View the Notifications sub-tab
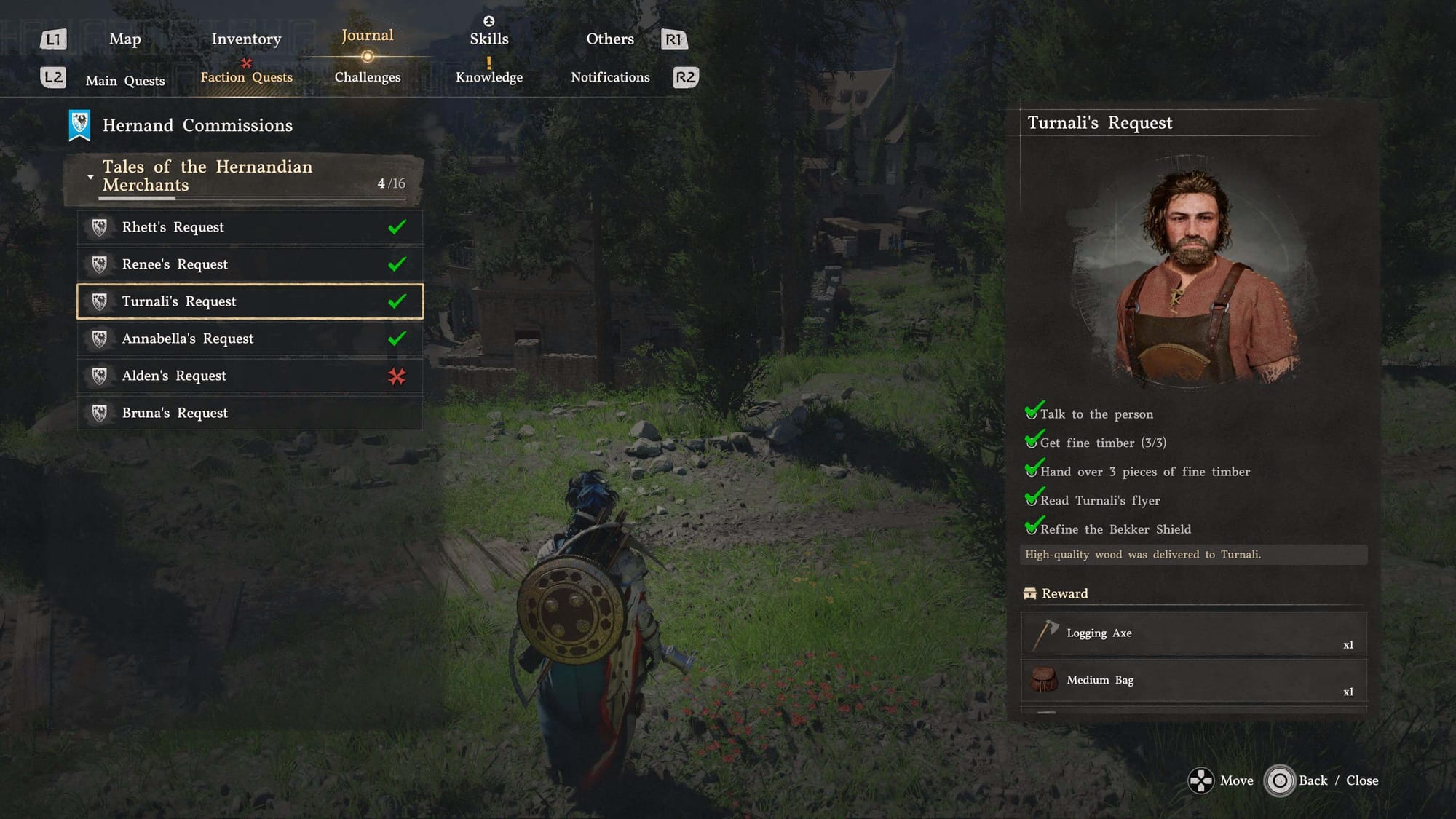Image resolution: width=1456 pixels, height=819 pixels. pyautogui.click(x=610, y=77)
